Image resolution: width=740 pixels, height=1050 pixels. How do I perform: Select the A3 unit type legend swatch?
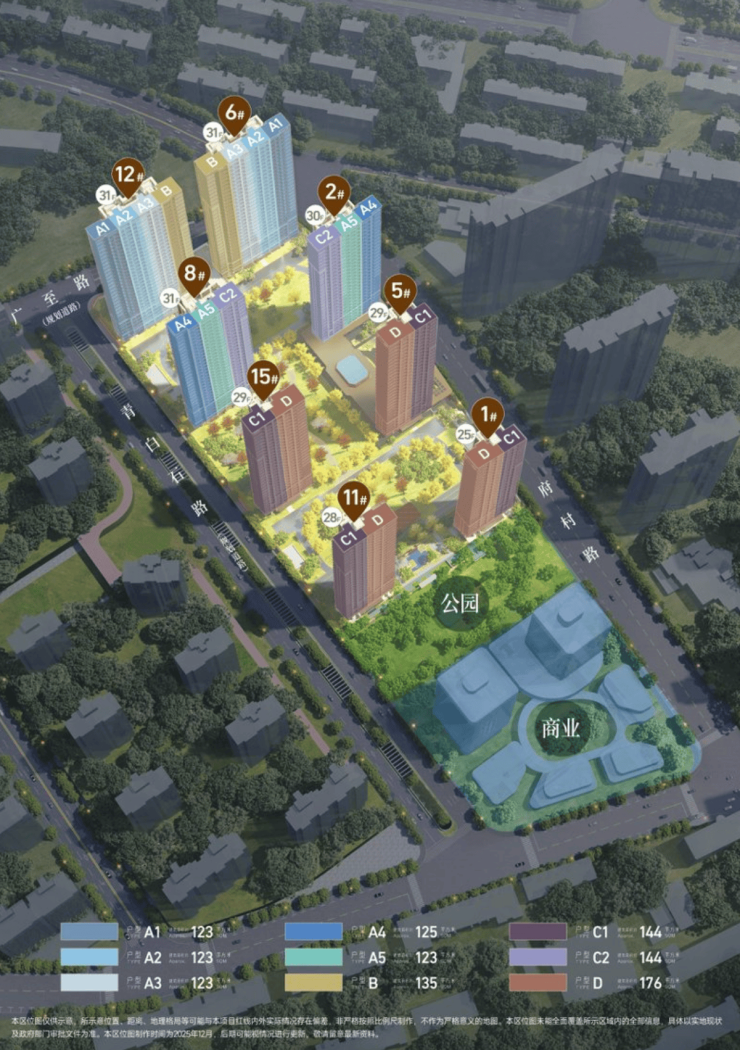tap(89, 982)
